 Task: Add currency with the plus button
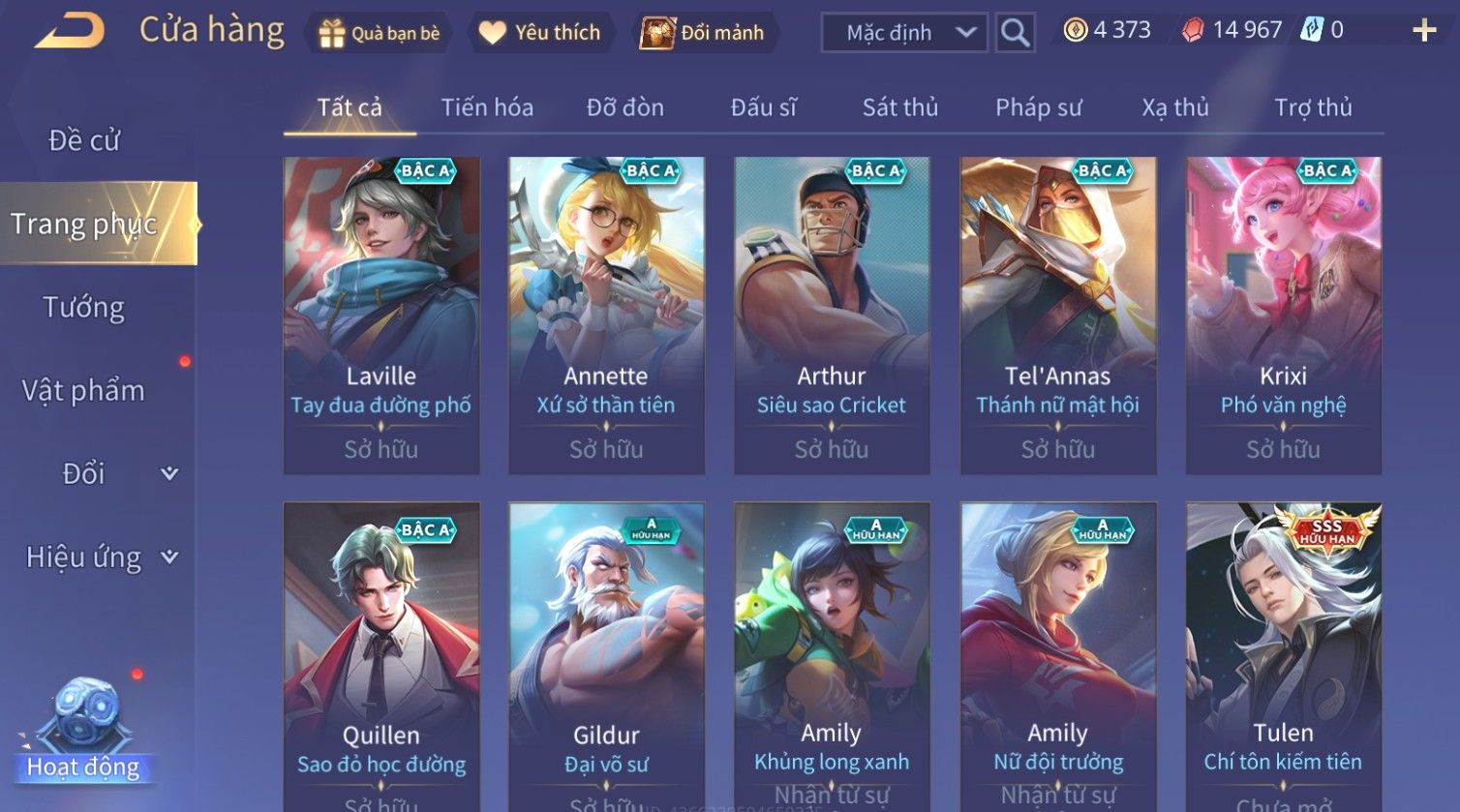point(1424,31)
